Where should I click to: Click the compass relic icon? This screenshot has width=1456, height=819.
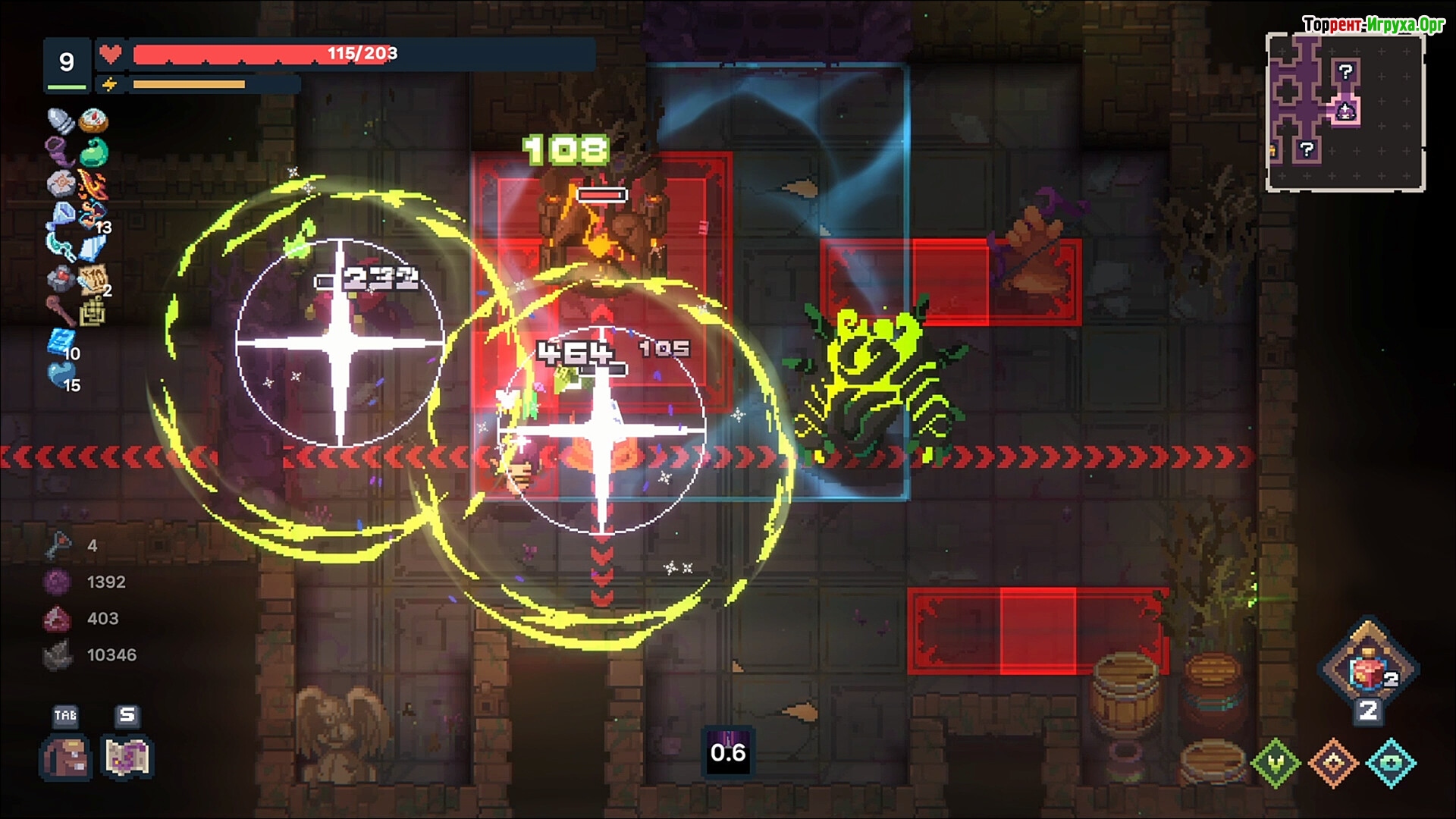point(94,120)
